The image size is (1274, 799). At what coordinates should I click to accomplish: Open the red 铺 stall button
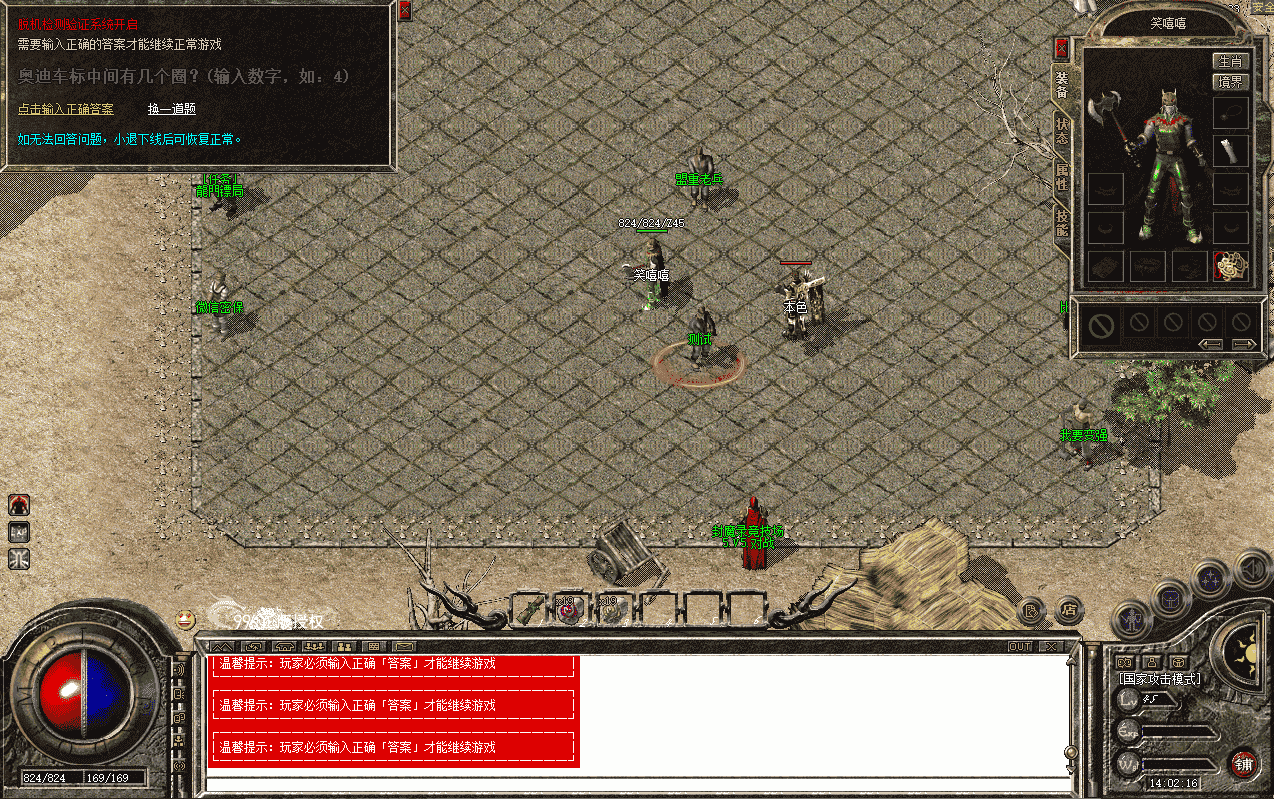point(1243,765)
